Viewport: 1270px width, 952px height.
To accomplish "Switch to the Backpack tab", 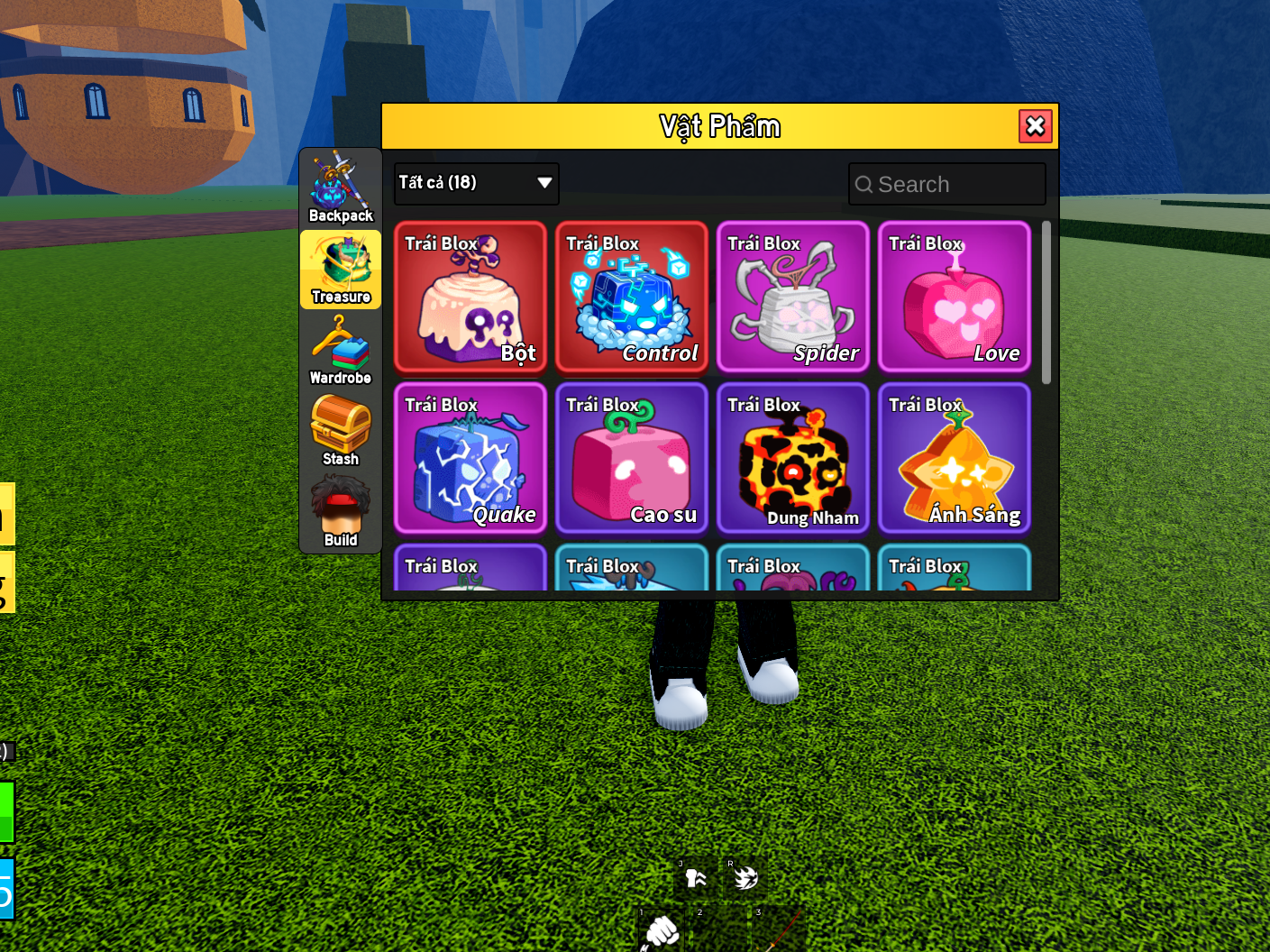I will [x=341, y=188].
